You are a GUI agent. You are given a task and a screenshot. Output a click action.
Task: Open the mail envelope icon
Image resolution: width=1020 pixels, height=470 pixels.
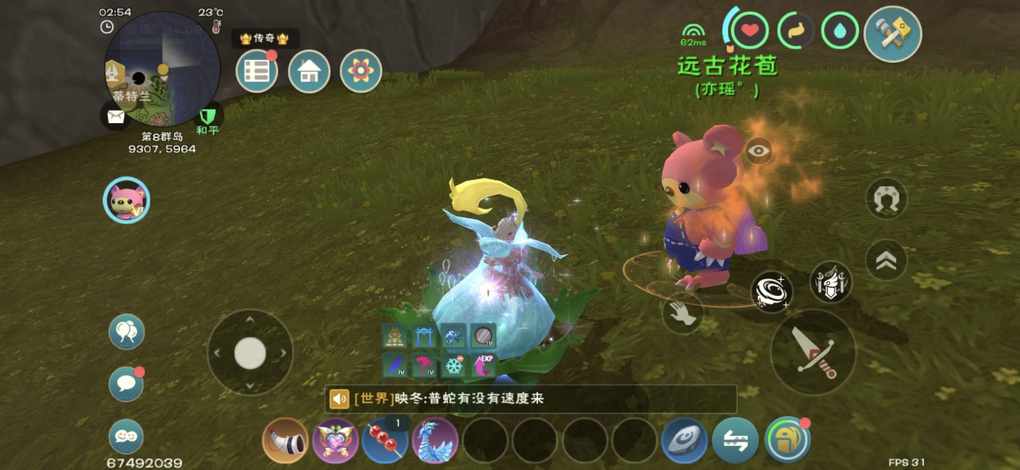click(x=114, y=116)
